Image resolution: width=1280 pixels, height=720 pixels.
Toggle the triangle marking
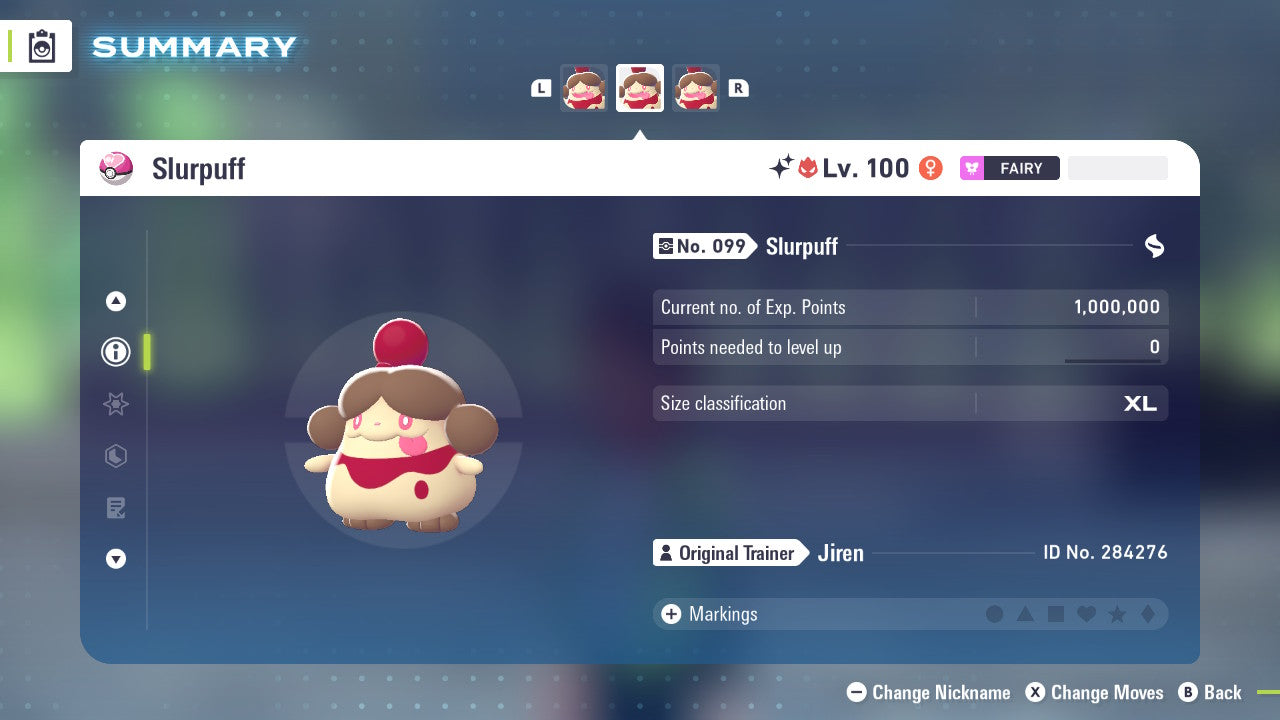(1025, 614)
